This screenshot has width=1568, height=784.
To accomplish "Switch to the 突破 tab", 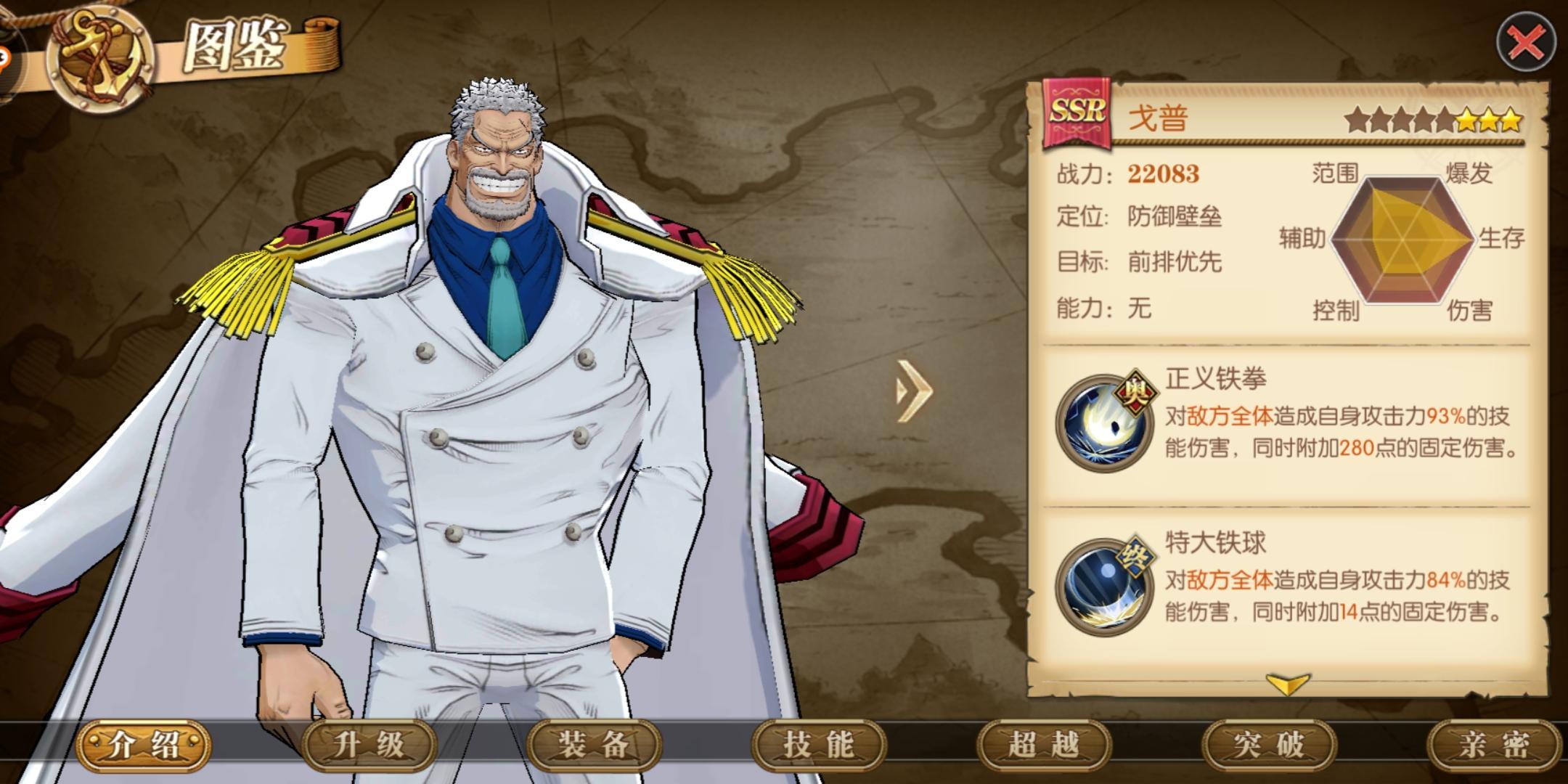I will (x=1269, y=745).
